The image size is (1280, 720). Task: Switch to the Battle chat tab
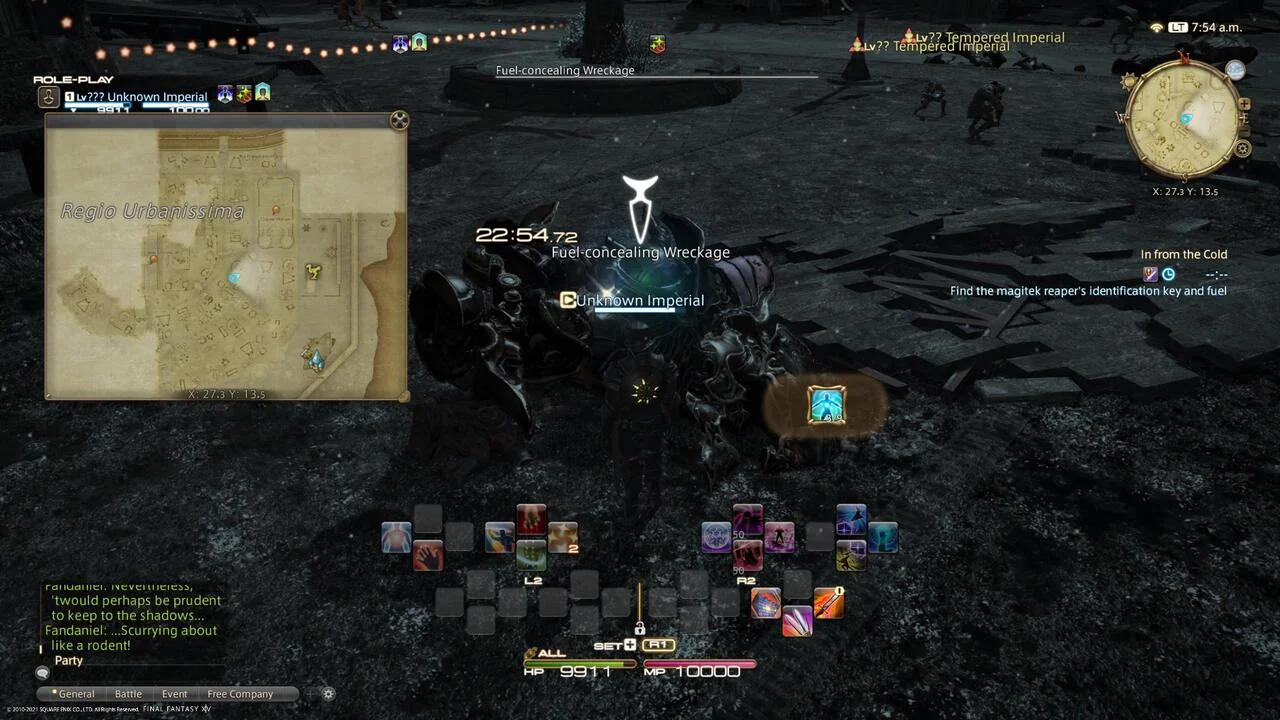128,693
